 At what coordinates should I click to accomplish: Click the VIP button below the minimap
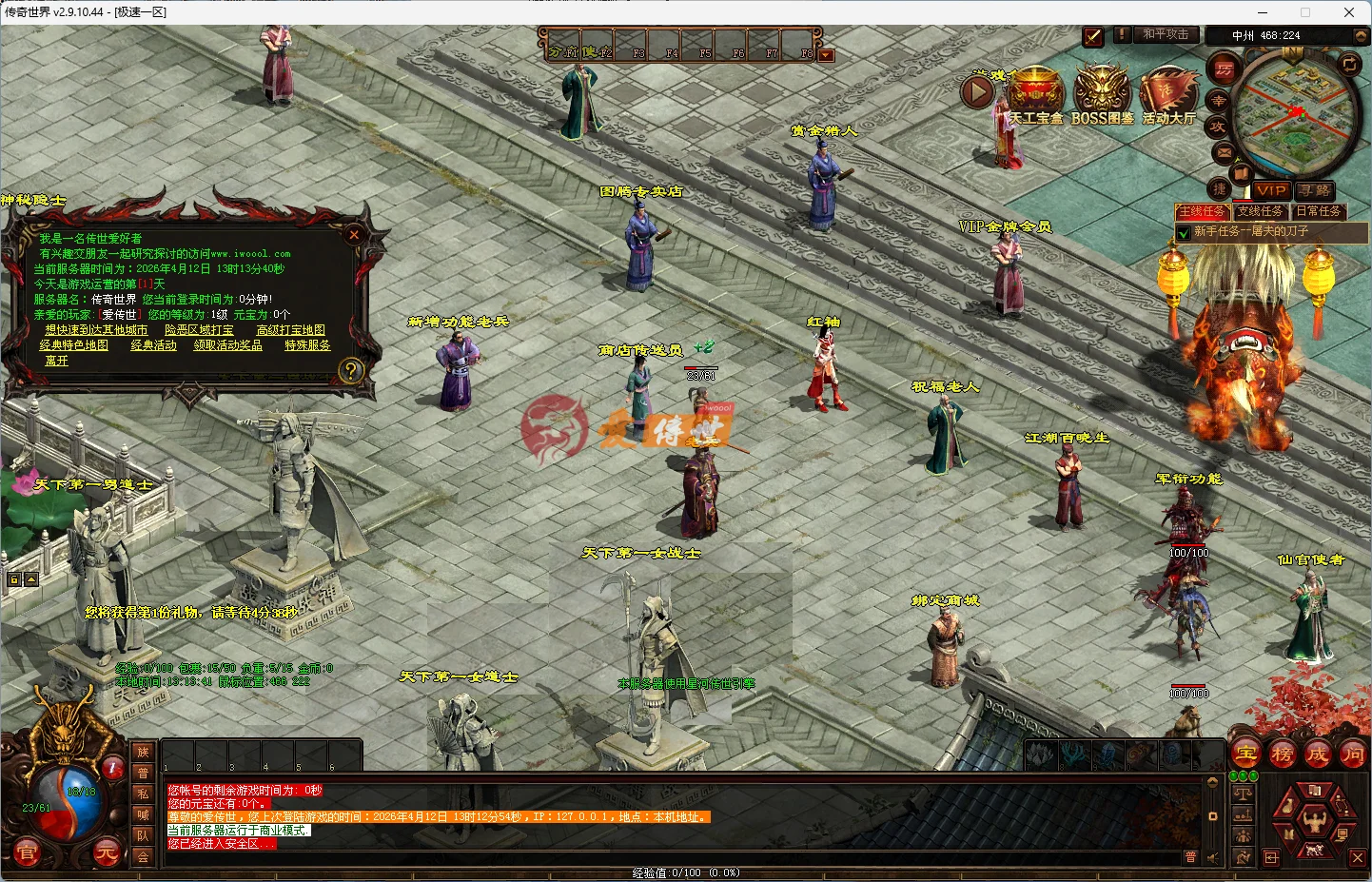[1272, 190]
